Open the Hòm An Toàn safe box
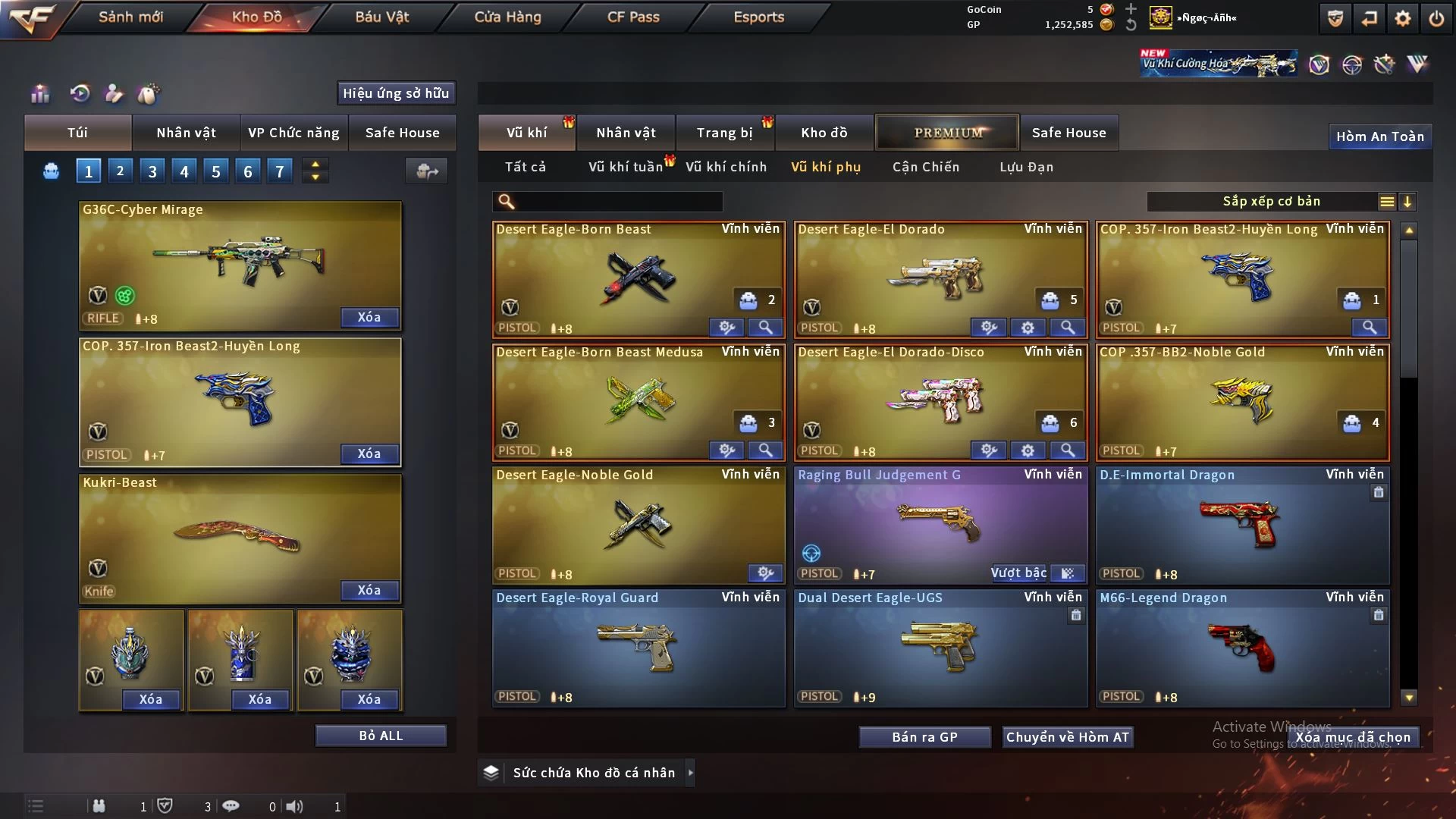 1379,136
